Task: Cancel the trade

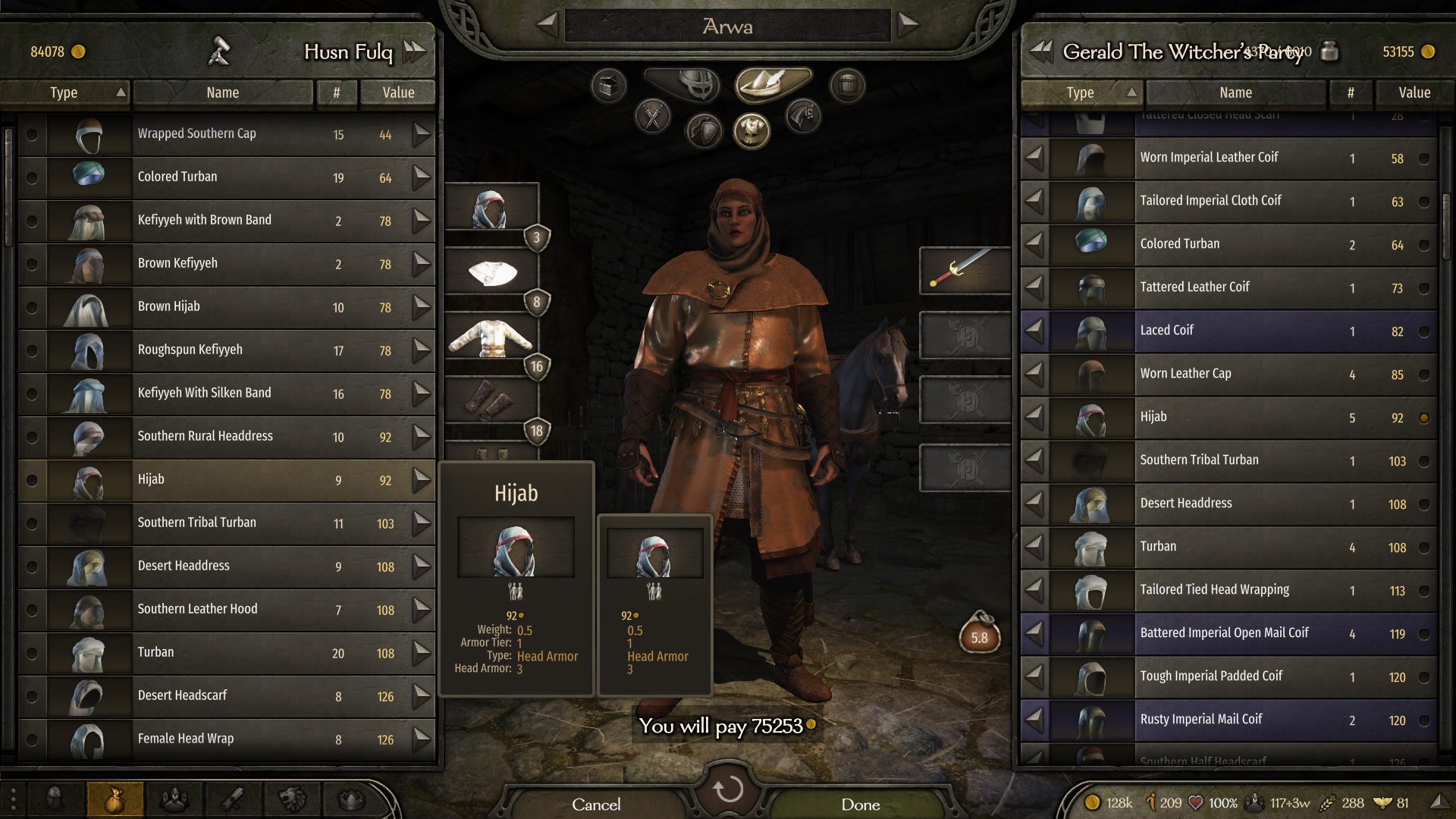Action: point(596,804)
